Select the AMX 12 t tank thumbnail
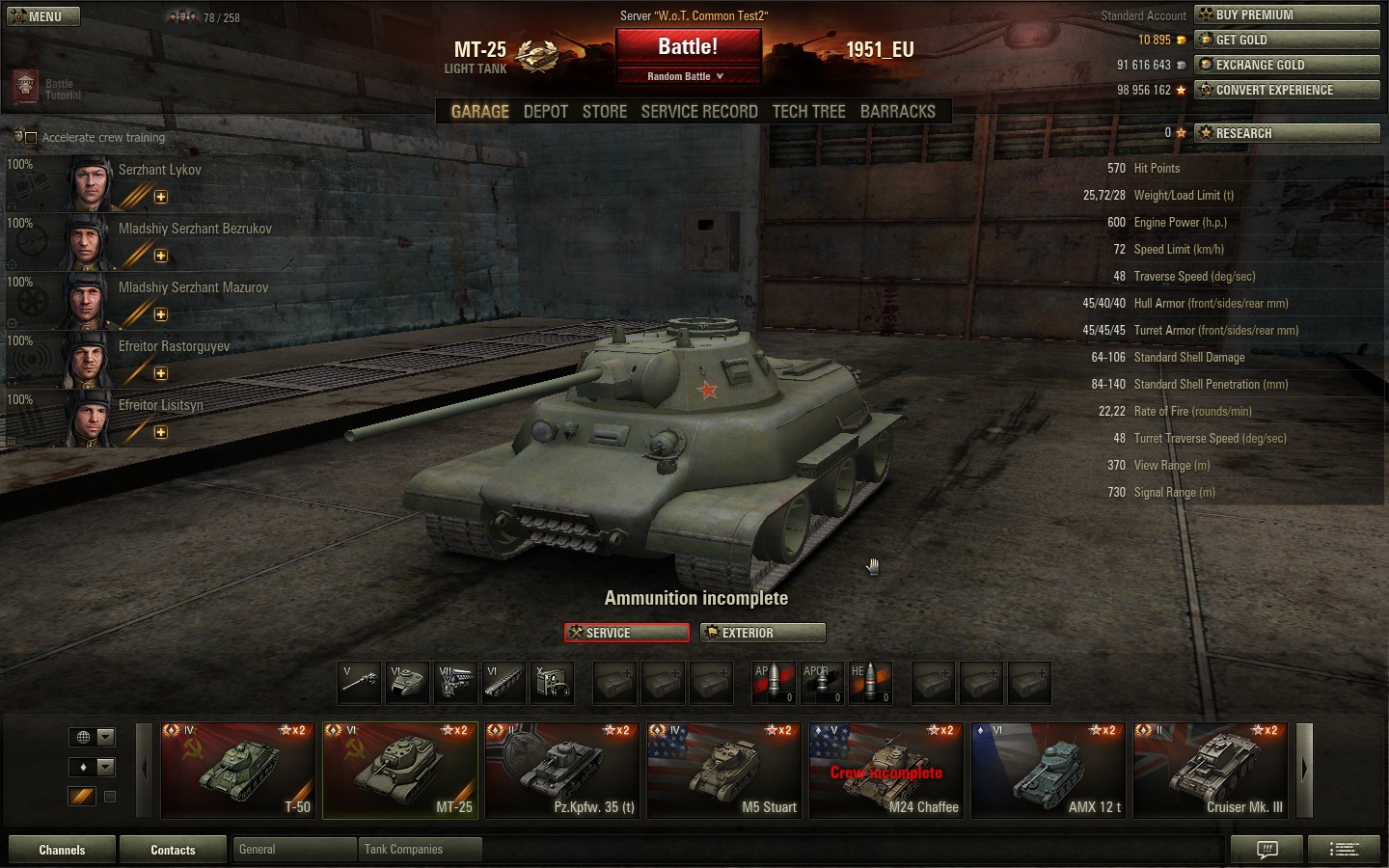The image size is (1389, 868). [x=1048, y=770]
